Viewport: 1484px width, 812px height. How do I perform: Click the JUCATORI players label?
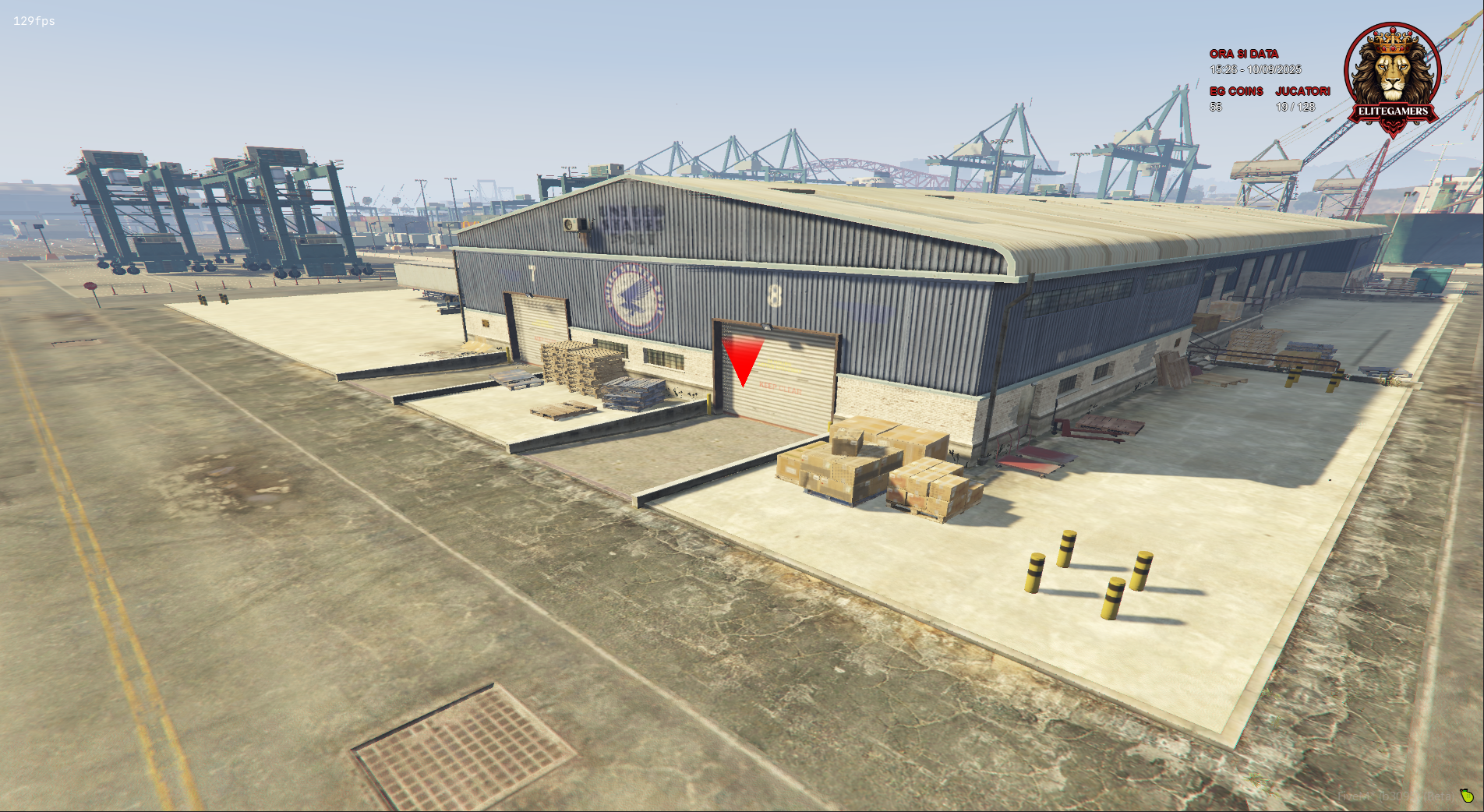click(1304, 90)
